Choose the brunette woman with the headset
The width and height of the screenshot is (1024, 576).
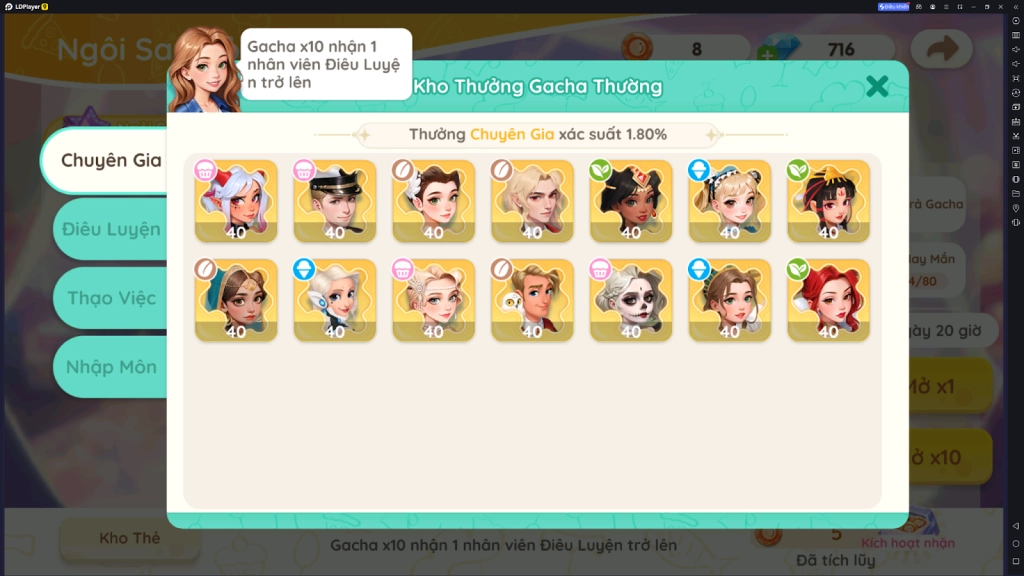[x=730, y=300]
